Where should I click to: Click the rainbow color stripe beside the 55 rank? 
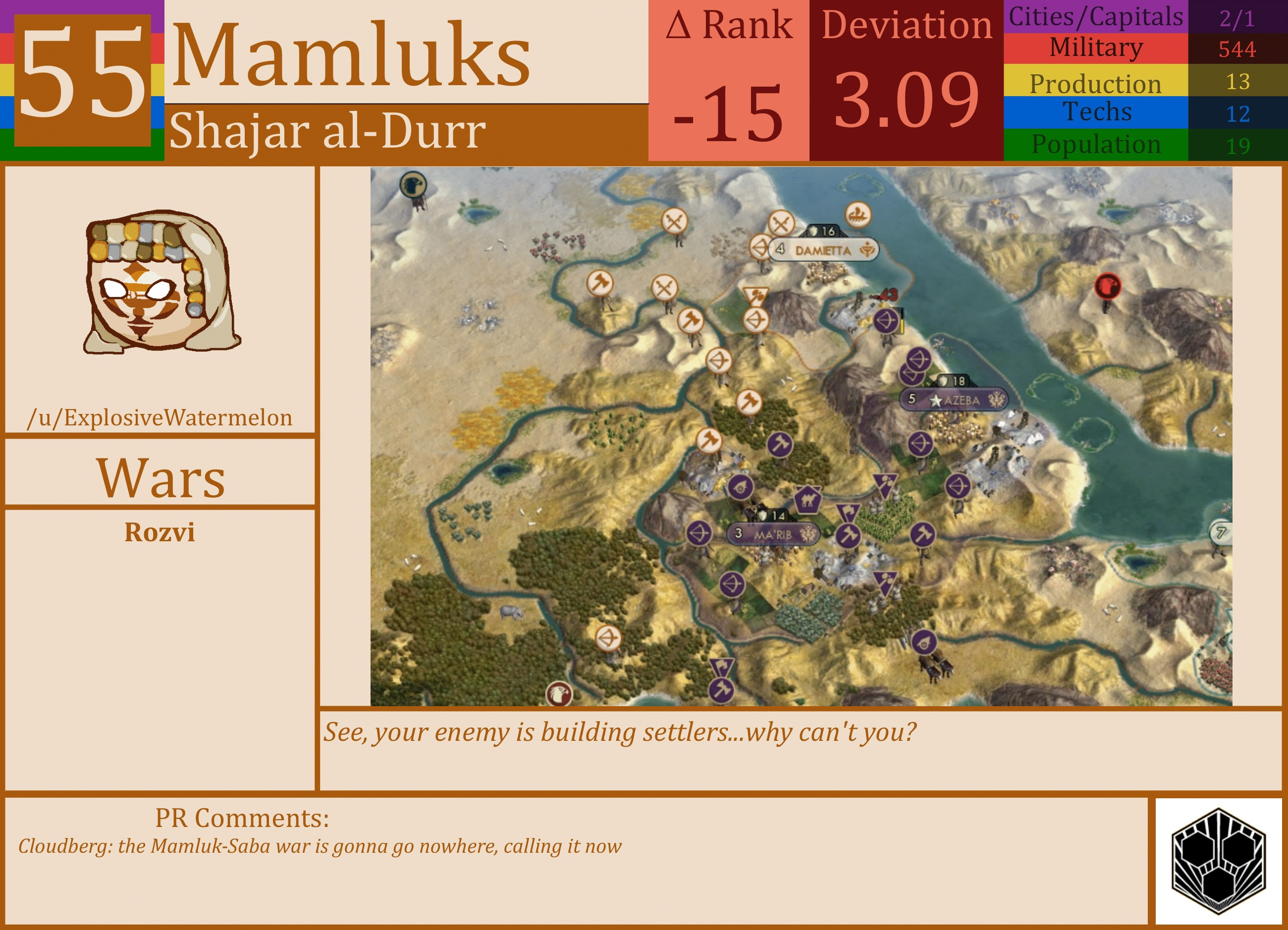[x=7, y=80]
